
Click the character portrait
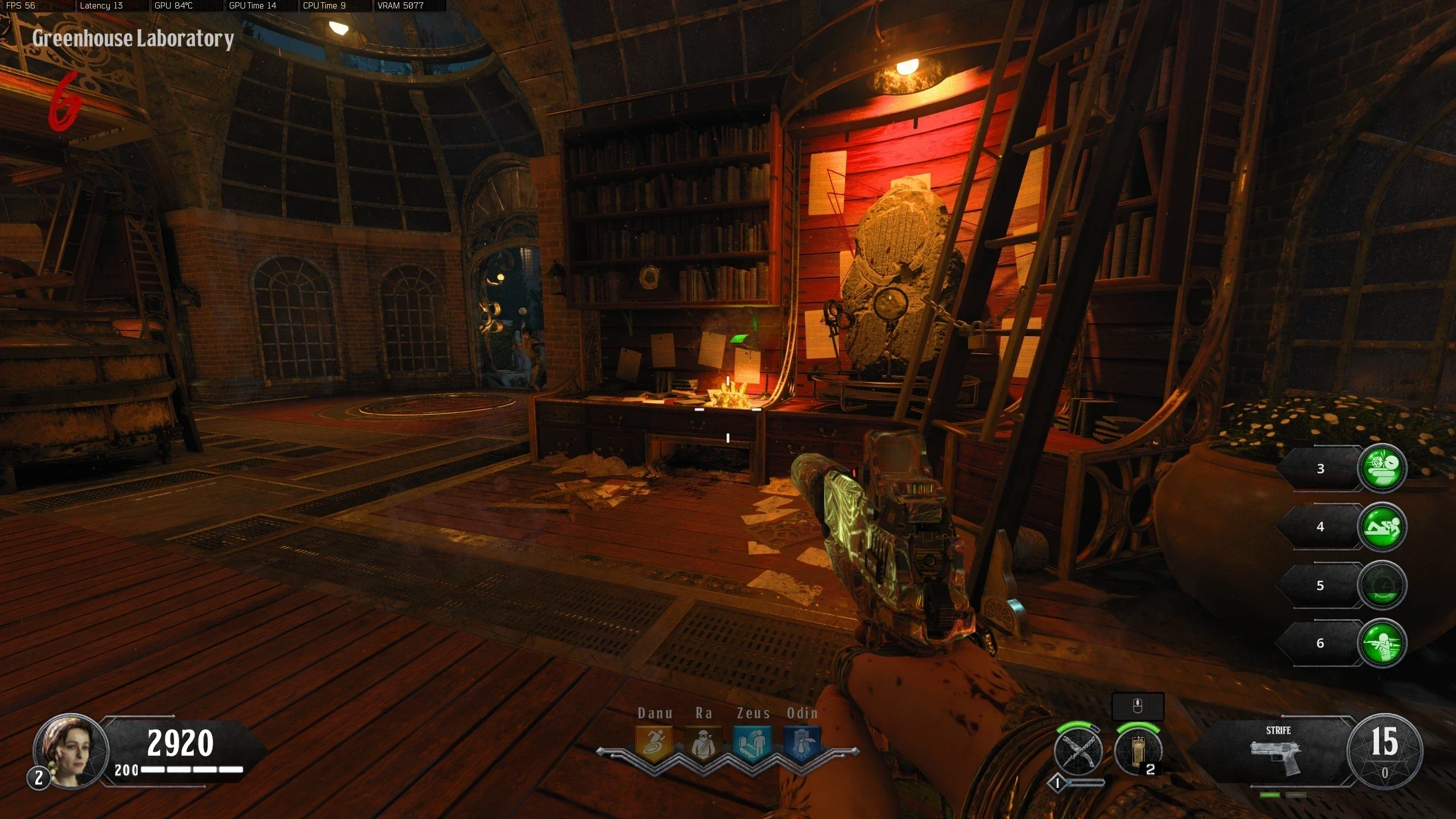tap(71, 750)
